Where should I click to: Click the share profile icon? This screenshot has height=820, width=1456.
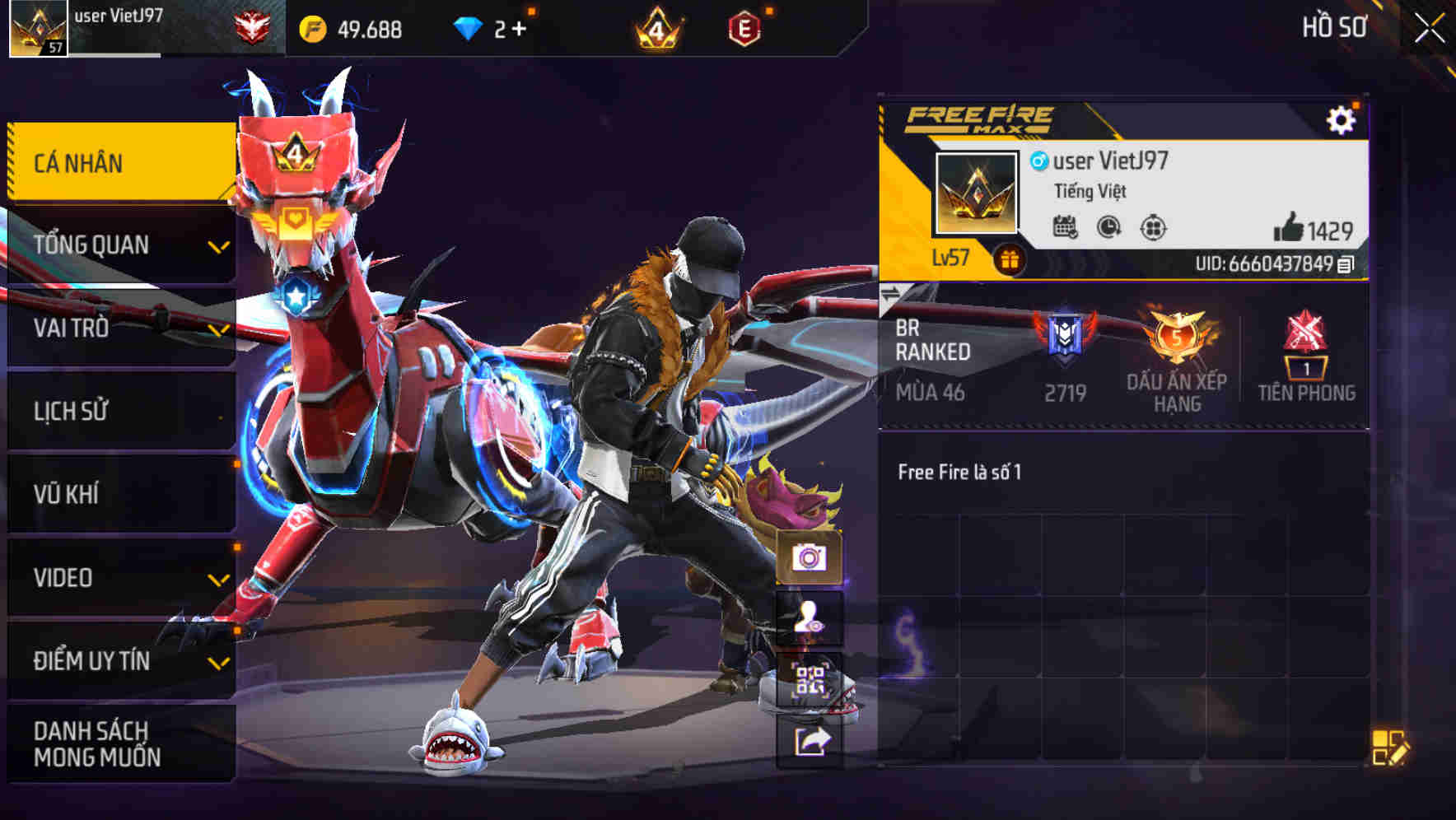click(x=812, y=742)
